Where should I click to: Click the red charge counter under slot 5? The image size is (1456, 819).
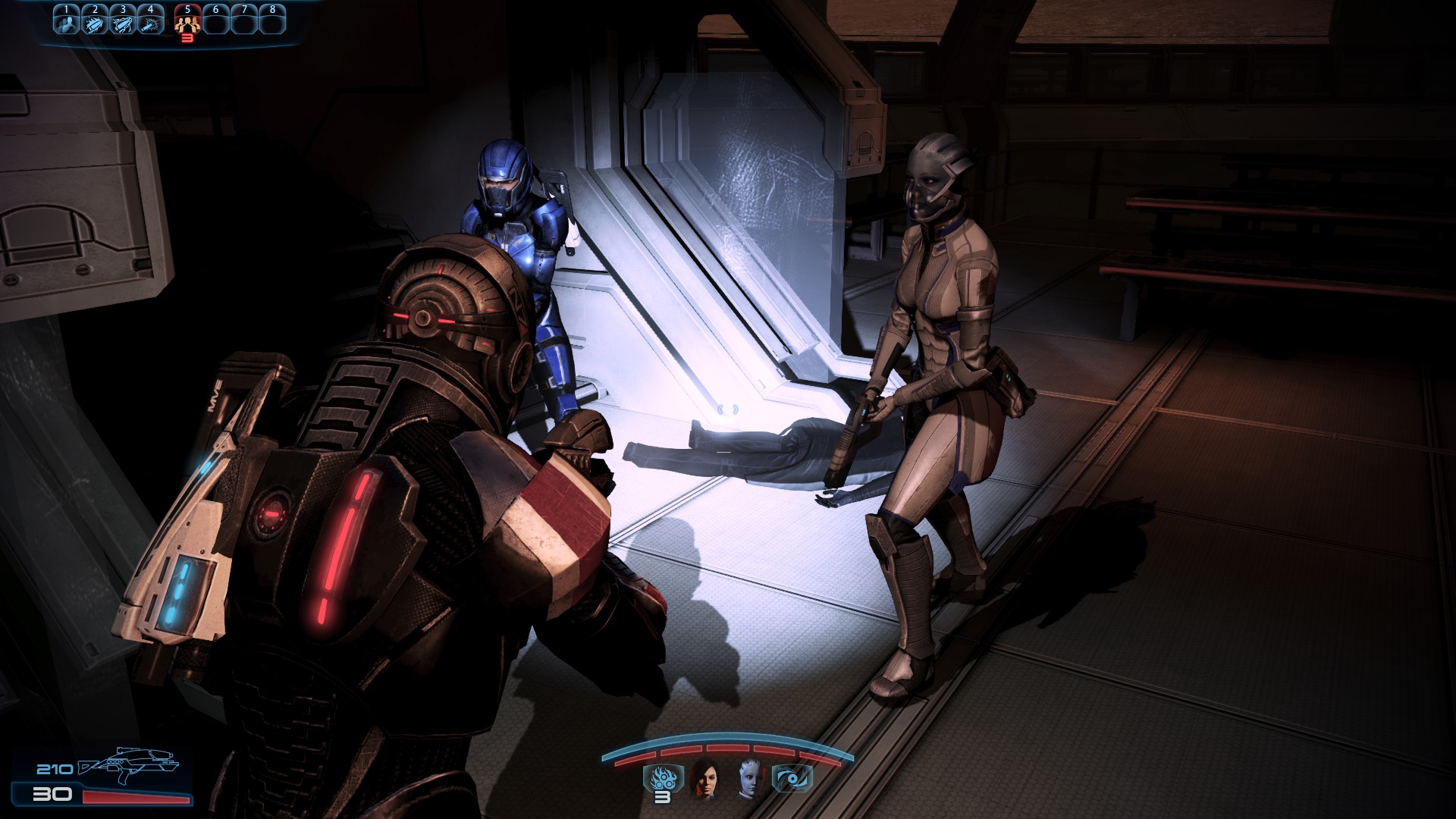pyautogui.click(x=187, y=38)
